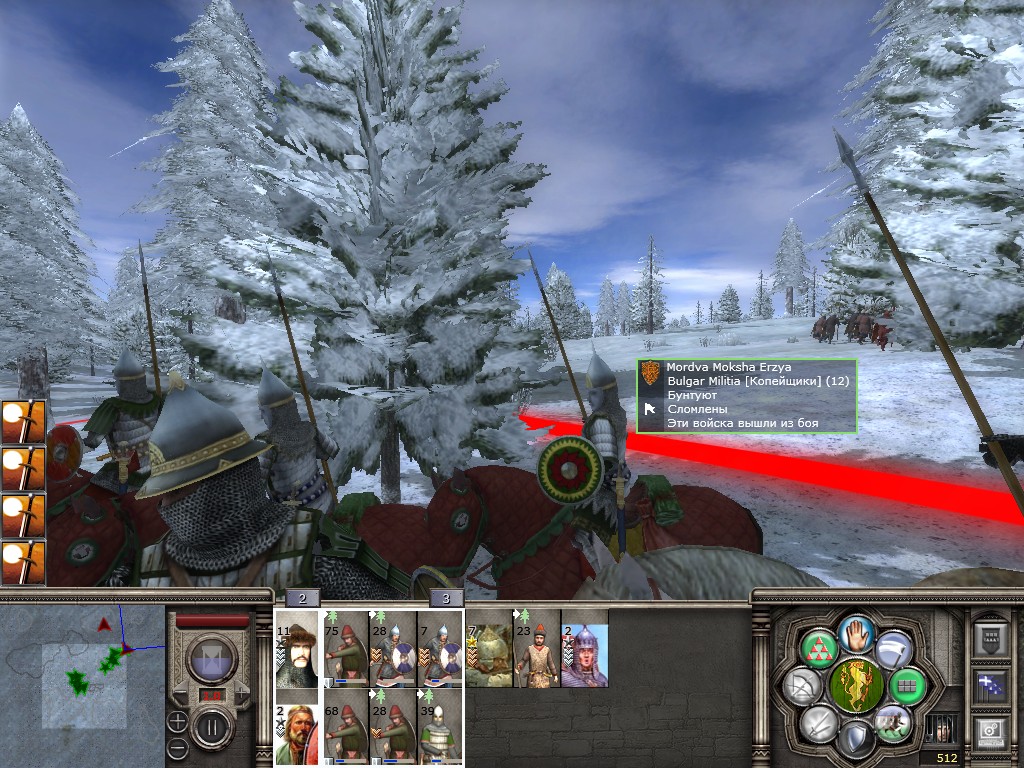
Task: Click the withdraw white flag button
Action: (893, 649)
